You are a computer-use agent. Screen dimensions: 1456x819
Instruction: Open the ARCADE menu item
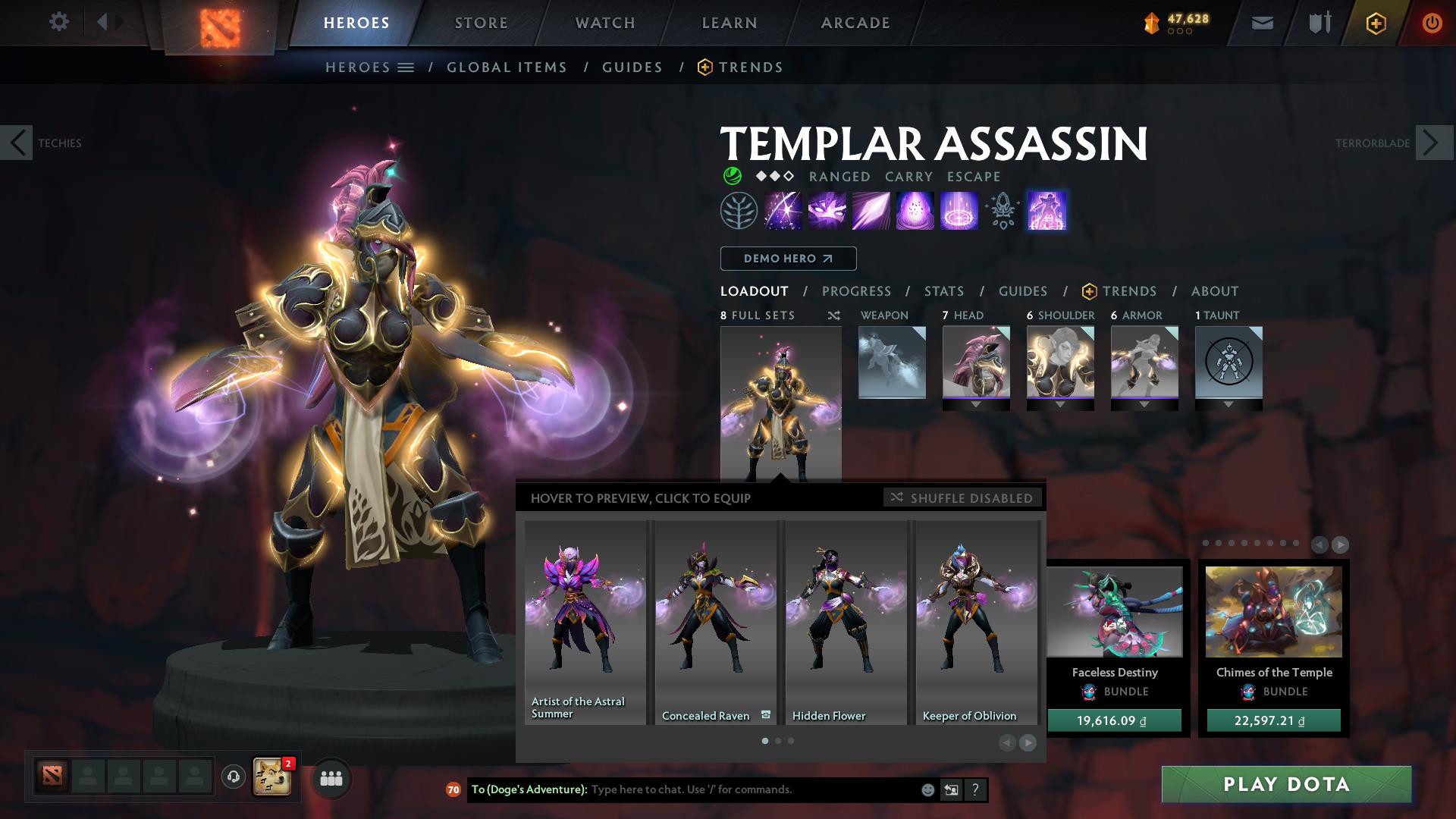(x=855, y=22)
